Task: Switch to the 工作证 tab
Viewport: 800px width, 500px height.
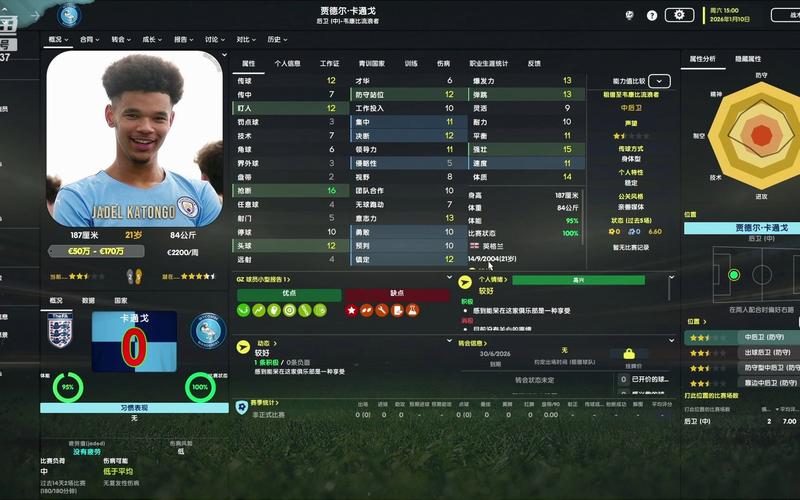Action: pyautogui.click(x=330, y=63)
